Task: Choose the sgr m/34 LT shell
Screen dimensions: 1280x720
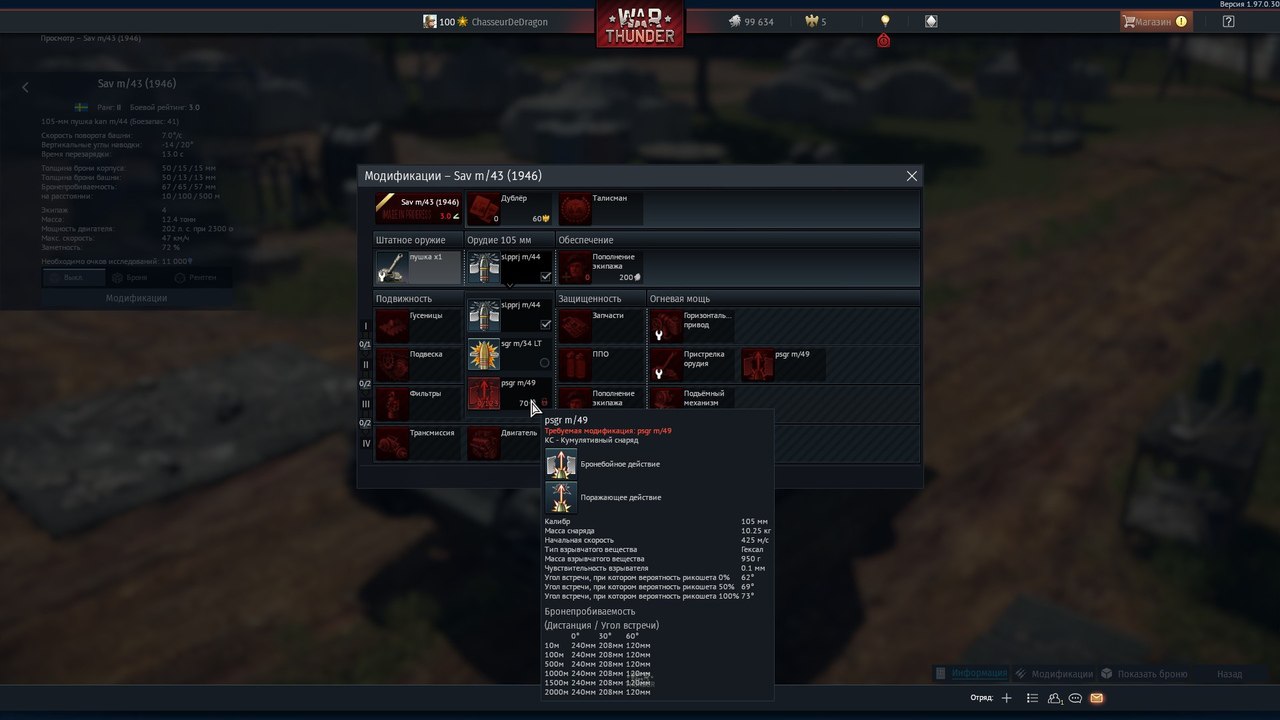Action: coord(510,354)
